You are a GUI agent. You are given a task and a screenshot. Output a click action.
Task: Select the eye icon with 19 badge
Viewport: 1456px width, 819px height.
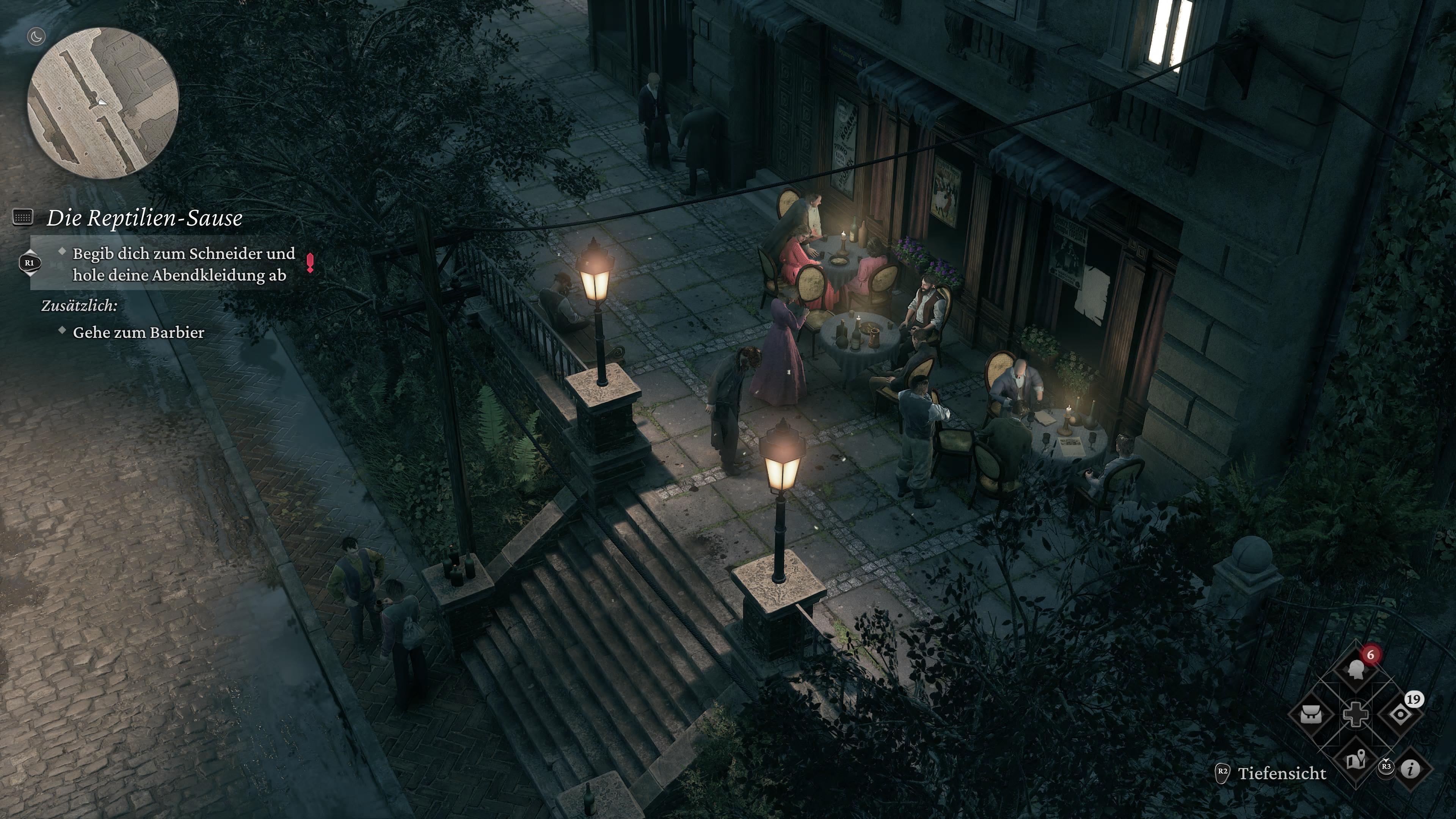point(1400,714)
